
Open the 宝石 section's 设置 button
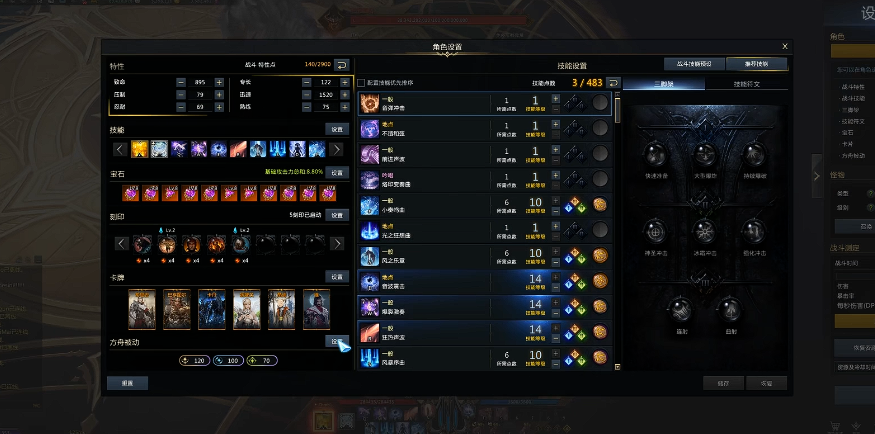tap(337, 171)
